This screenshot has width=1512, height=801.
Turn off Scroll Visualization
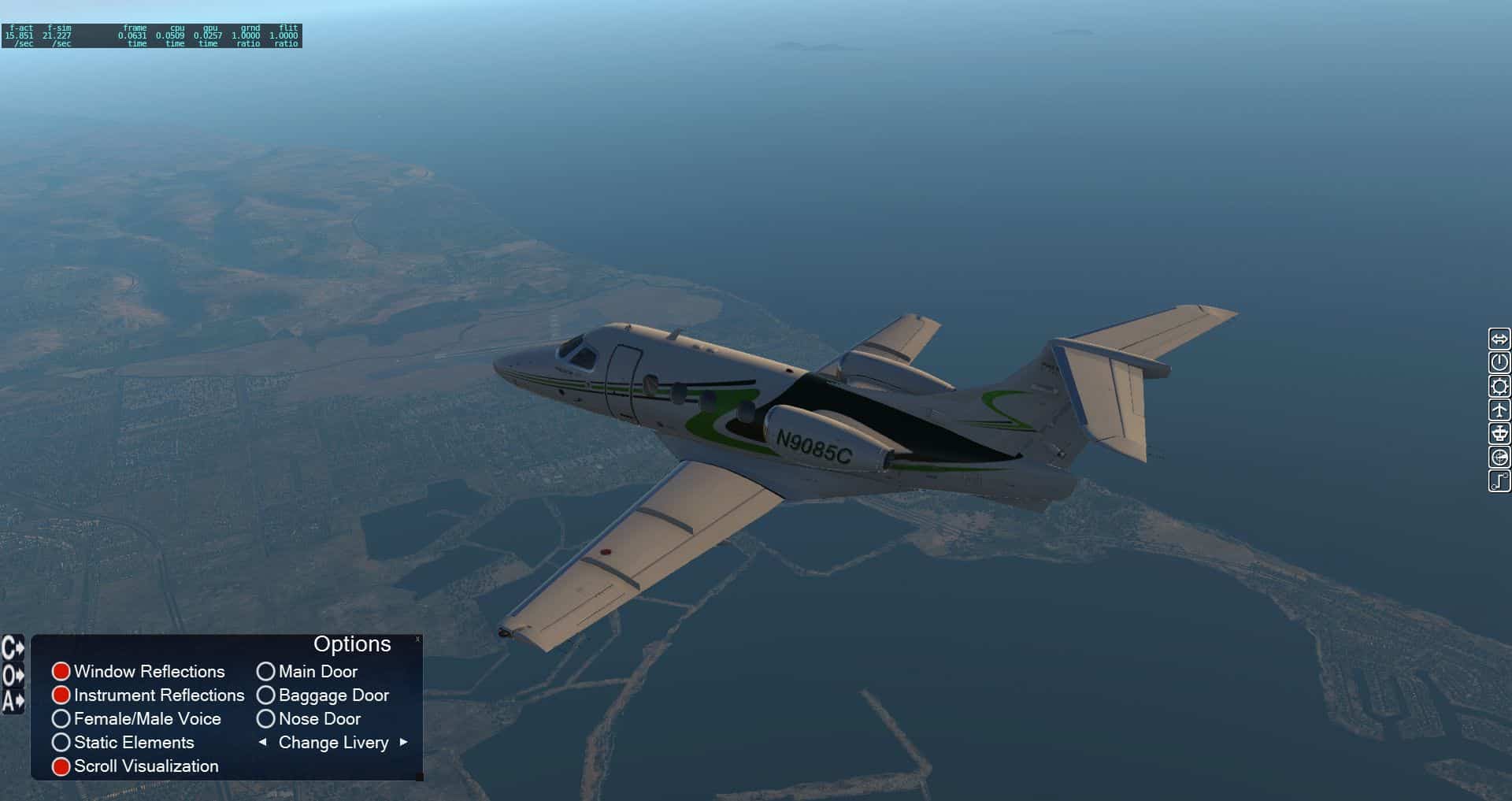click(x=61, y=766)
